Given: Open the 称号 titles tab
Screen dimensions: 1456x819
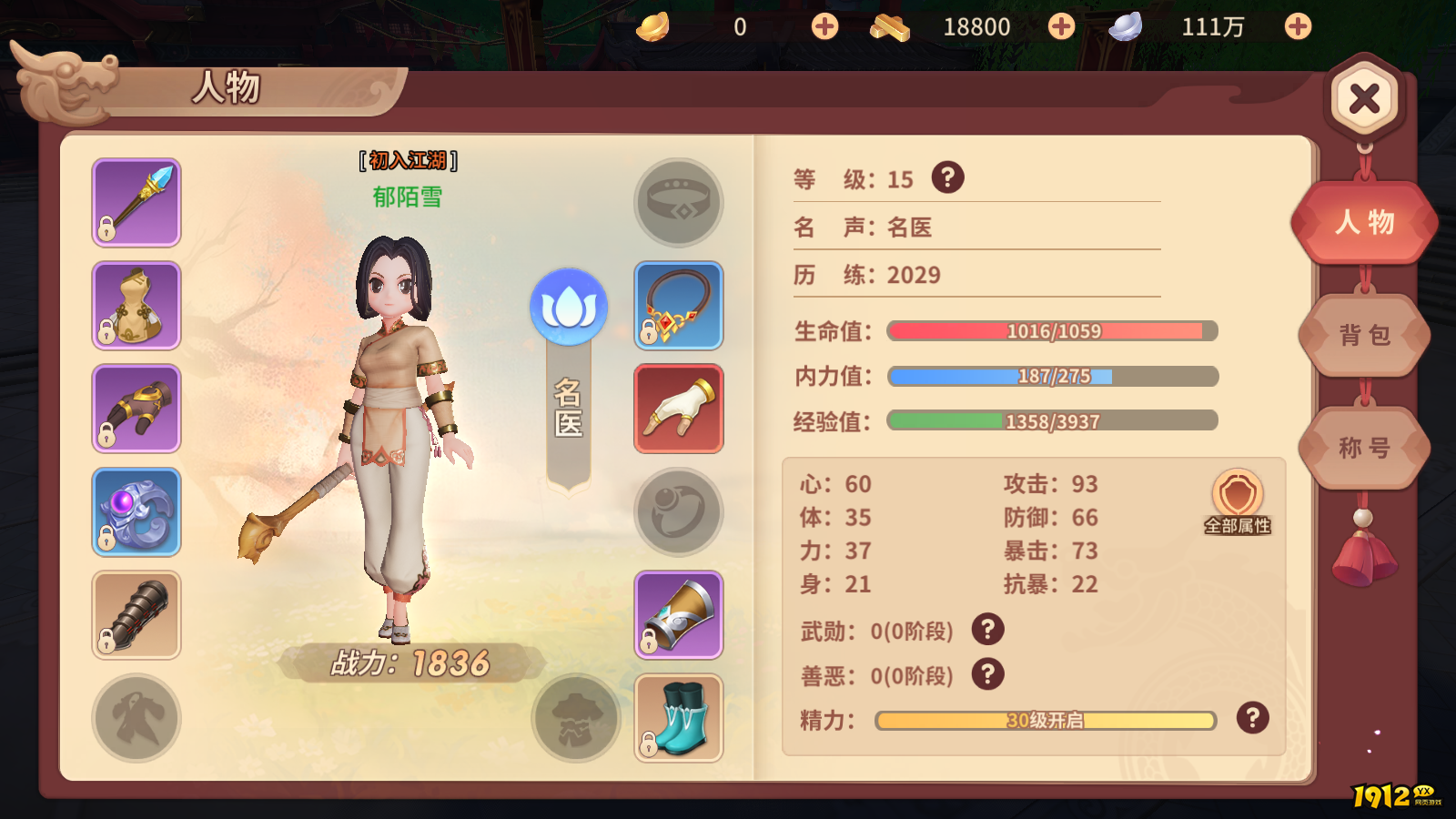Looking at the screenshot, I should pos(1363,448).
